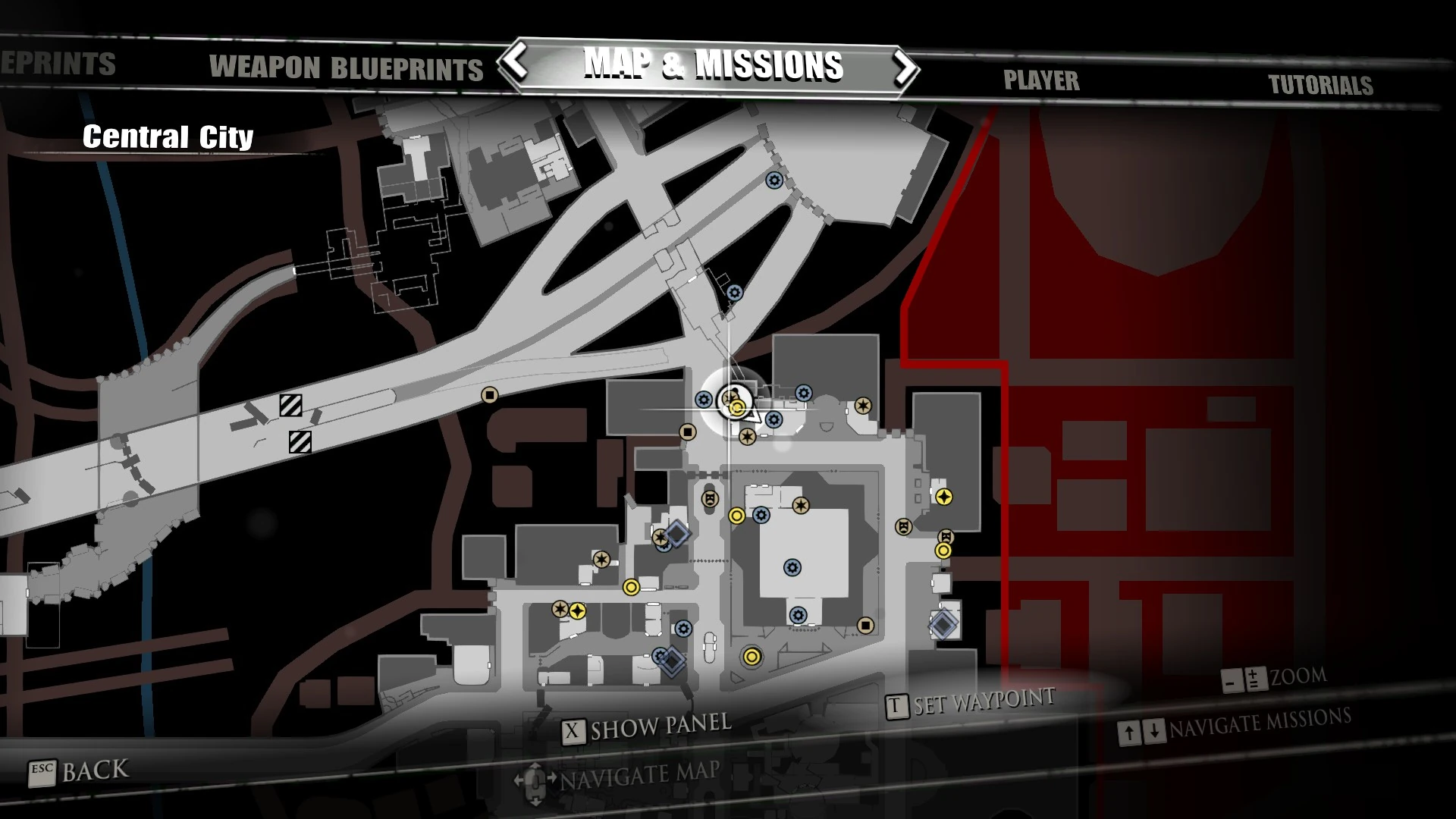Click the Central City label

point(169,137)
